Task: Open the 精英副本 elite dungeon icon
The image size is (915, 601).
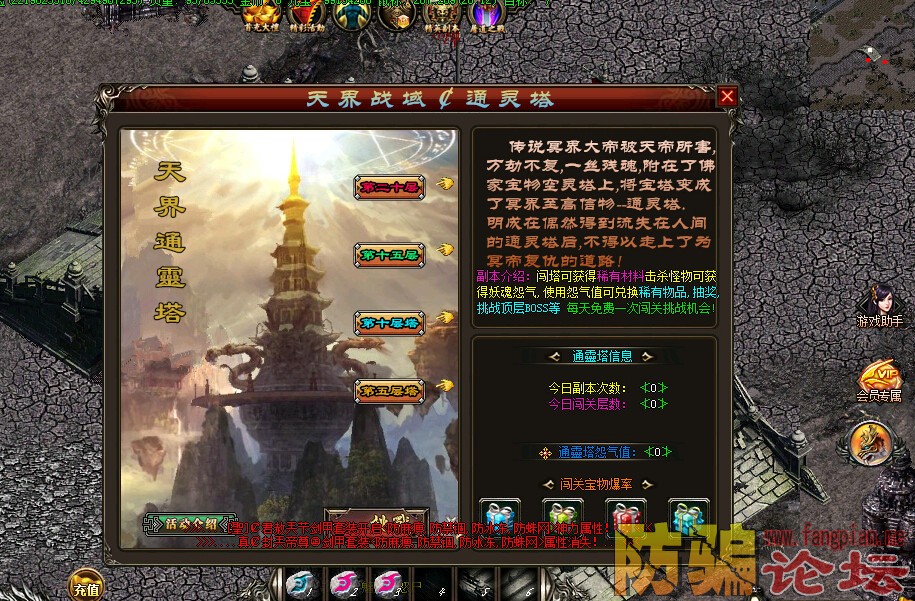Action: click(441, 15)
